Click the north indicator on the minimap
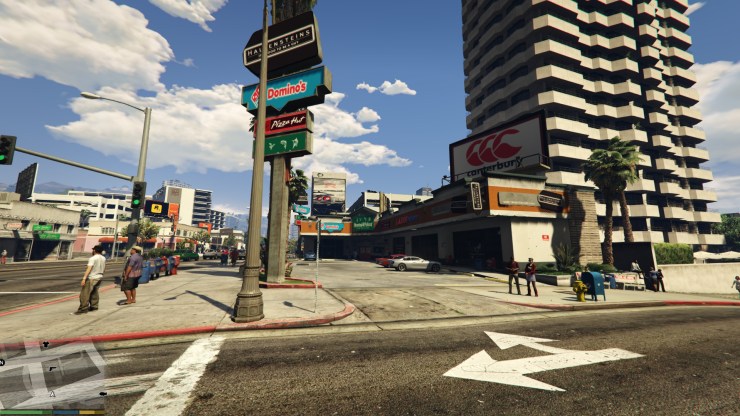The height and width of the screenshot is (416, 740). pos(2,362)
